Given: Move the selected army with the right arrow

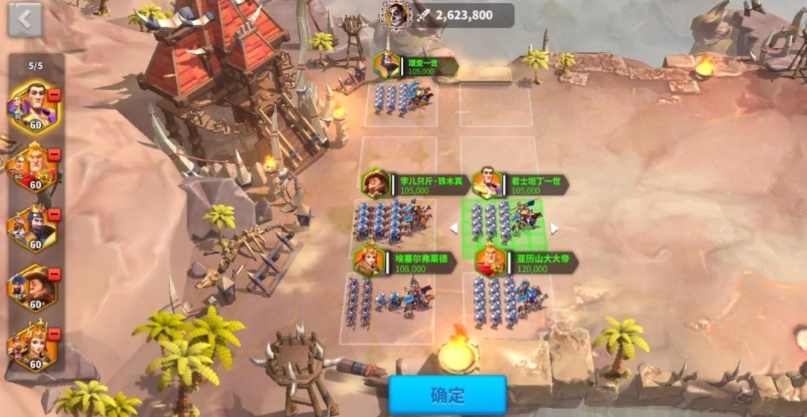Looking at the screenshot, I should [554, 228].
